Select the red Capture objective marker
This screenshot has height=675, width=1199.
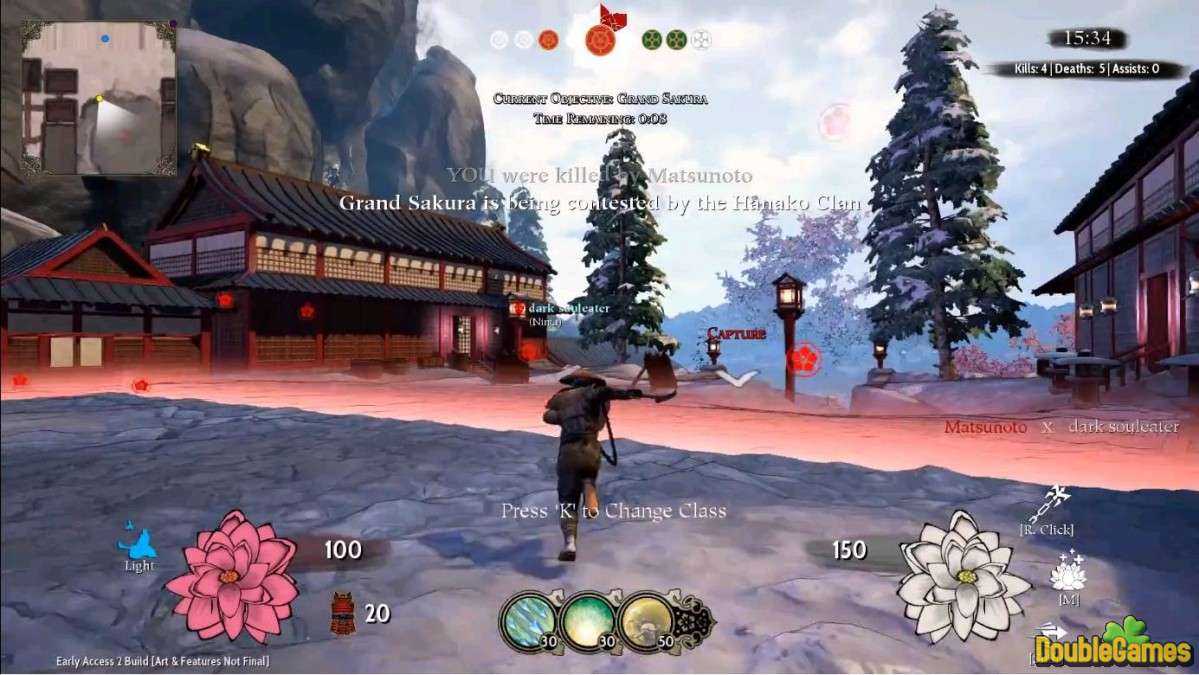point(737,333)
